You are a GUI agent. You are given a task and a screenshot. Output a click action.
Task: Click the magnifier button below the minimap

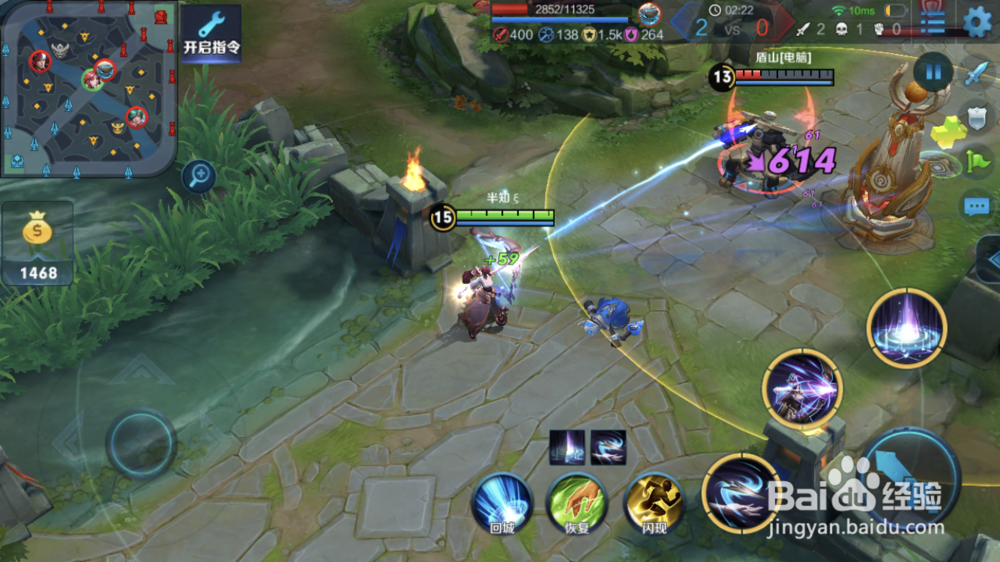(199, 178)
